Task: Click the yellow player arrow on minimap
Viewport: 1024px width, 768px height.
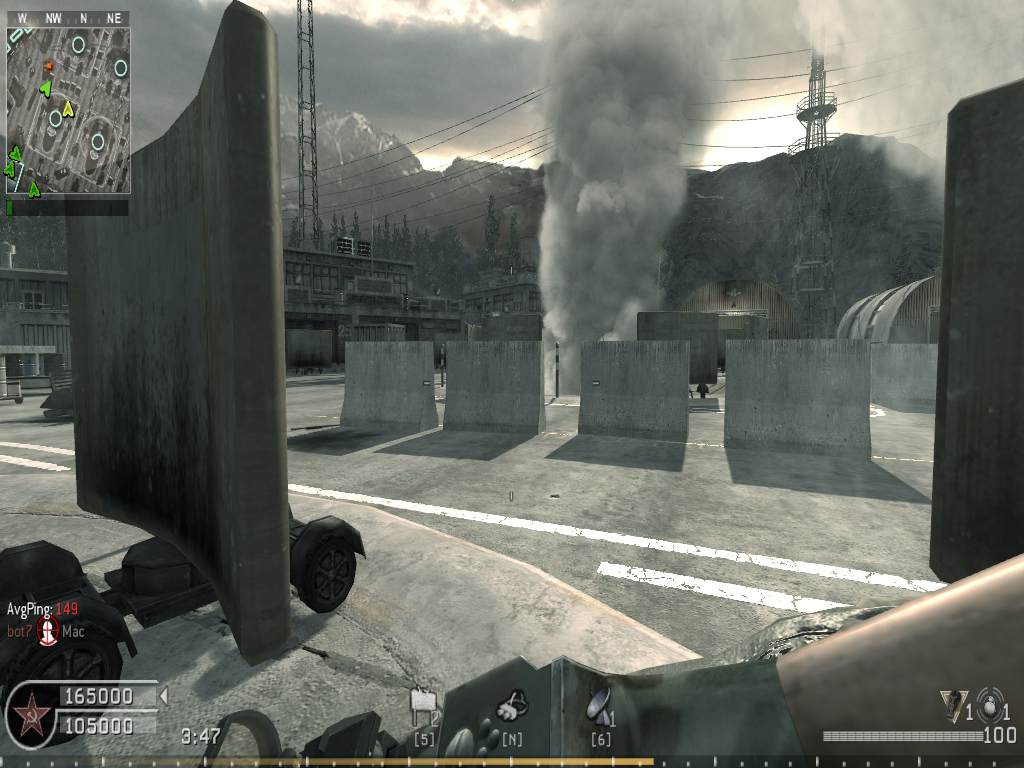Action: (67, 107)
